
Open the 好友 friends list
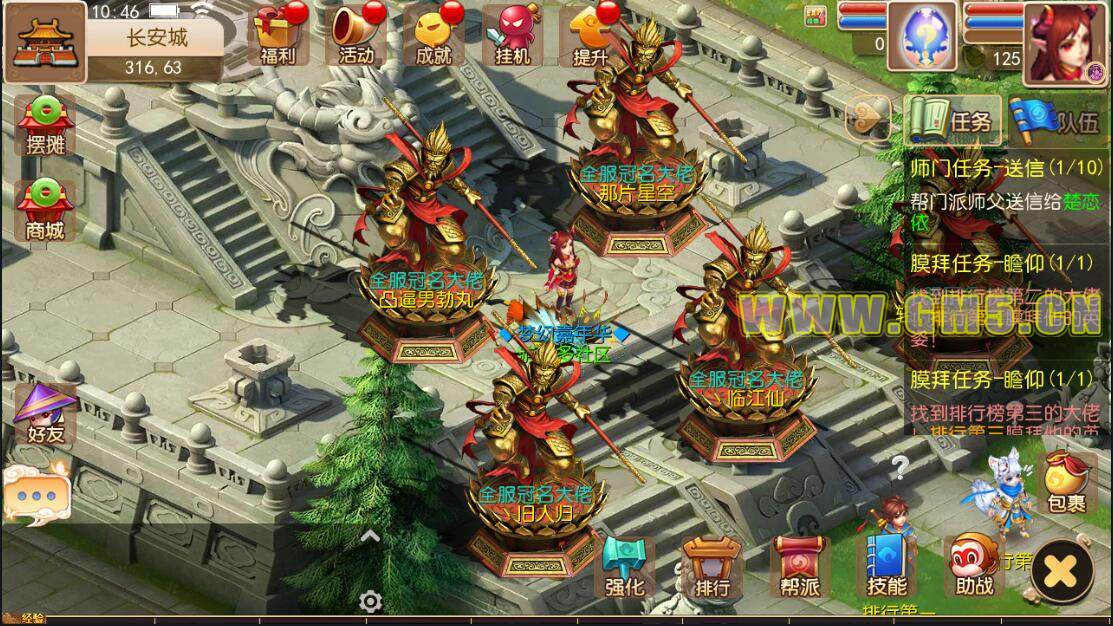[x=45, y=413]
